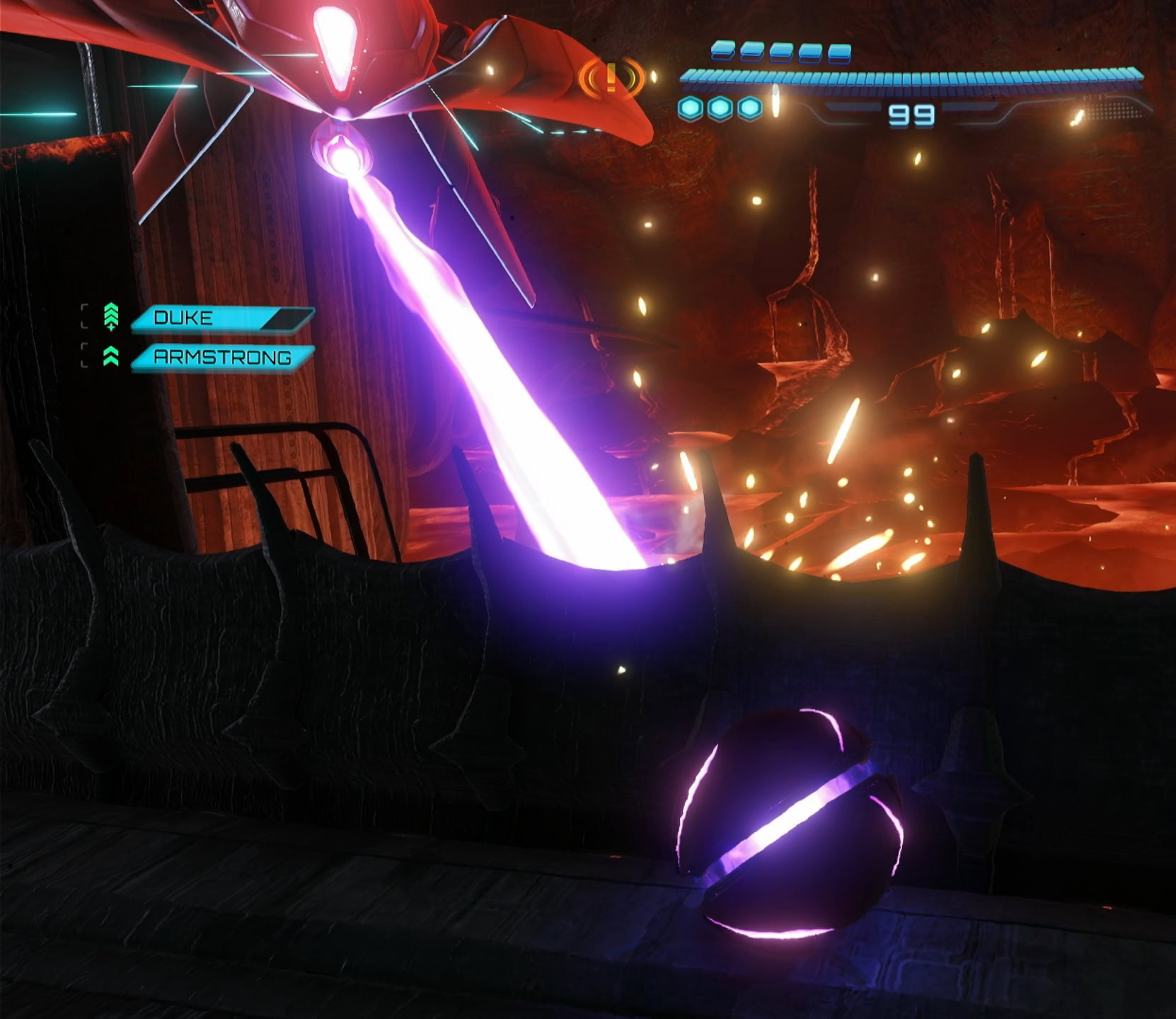Select the DUKE squad member tag
This screenshot has width=1176, height=1019.
[221, 318]
